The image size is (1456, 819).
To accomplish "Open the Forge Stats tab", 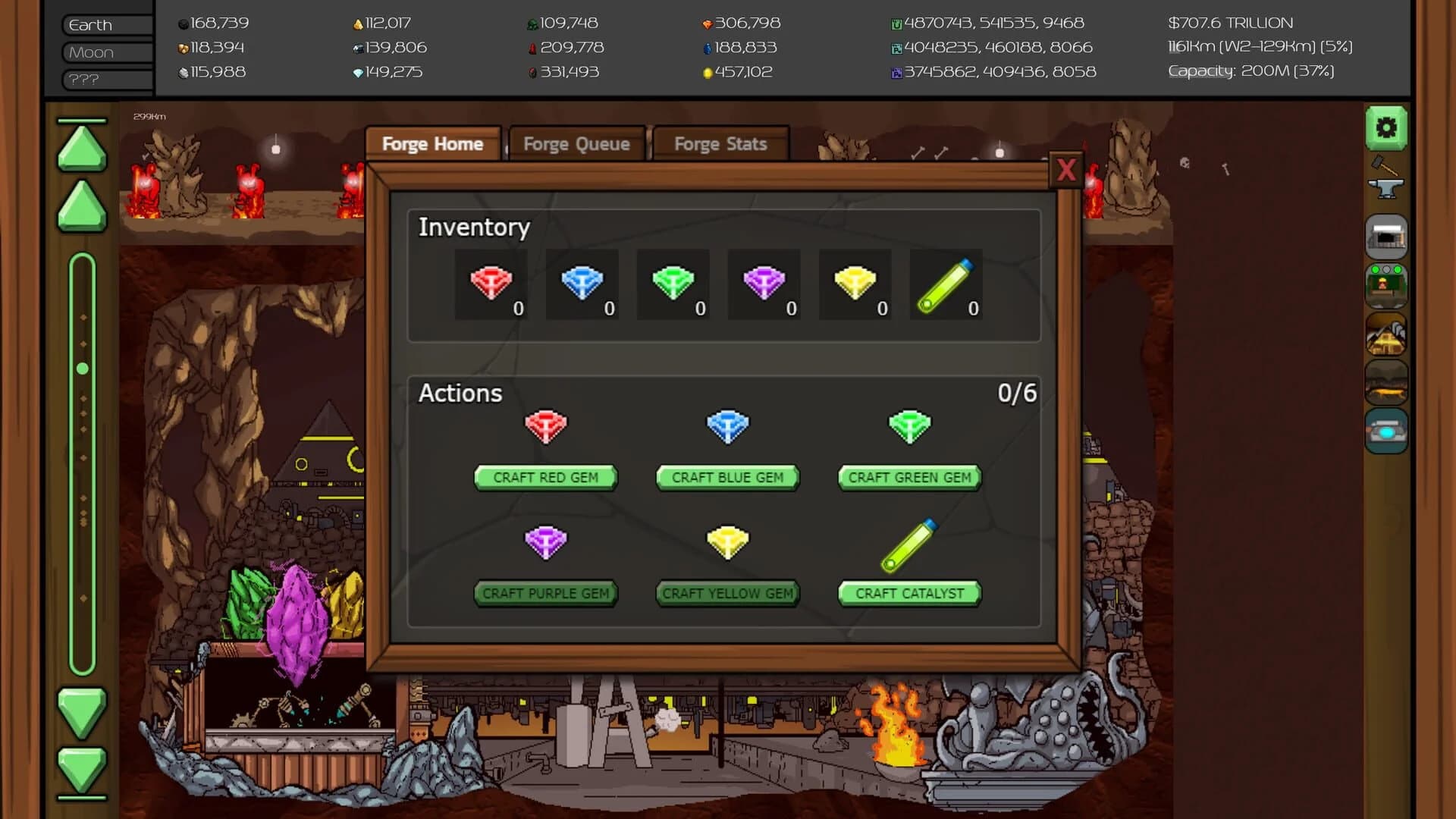I will [720, 143].
